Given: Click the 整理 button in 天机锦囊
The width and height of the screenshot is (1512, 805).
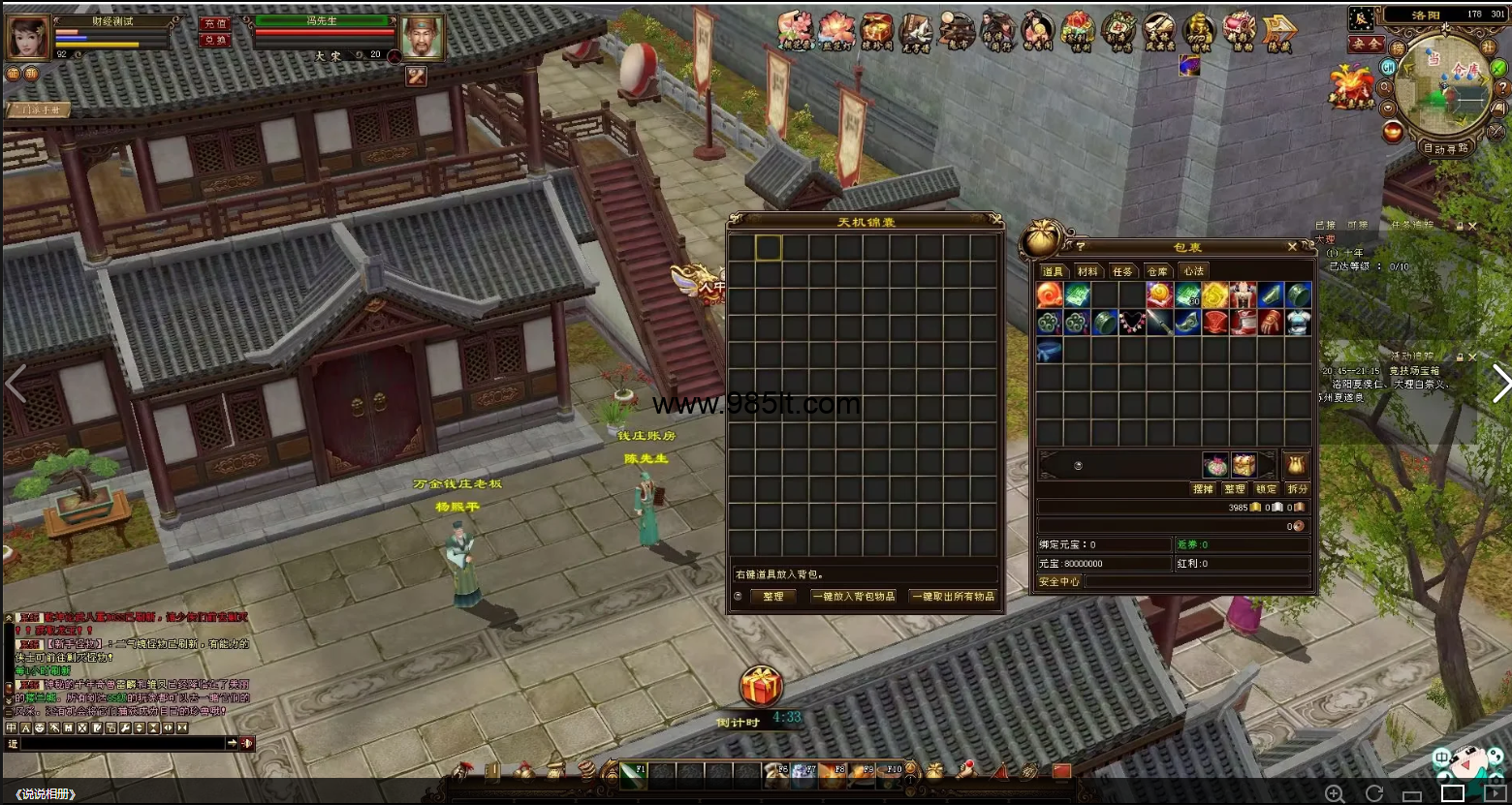Looking at the screenshot, I should 772,597.
